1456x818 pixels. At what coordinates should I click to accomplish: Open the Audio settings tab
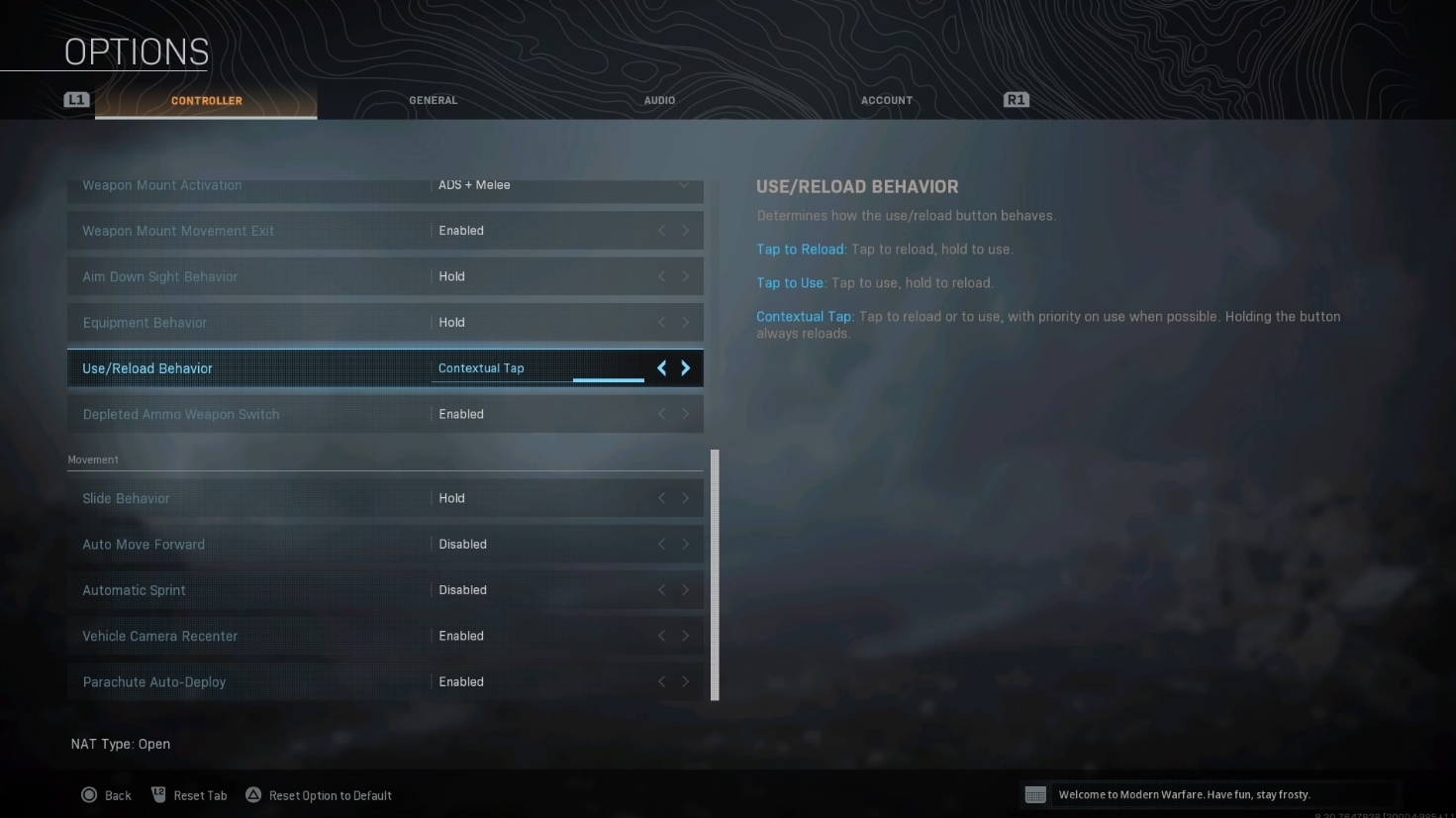point(659,100)
